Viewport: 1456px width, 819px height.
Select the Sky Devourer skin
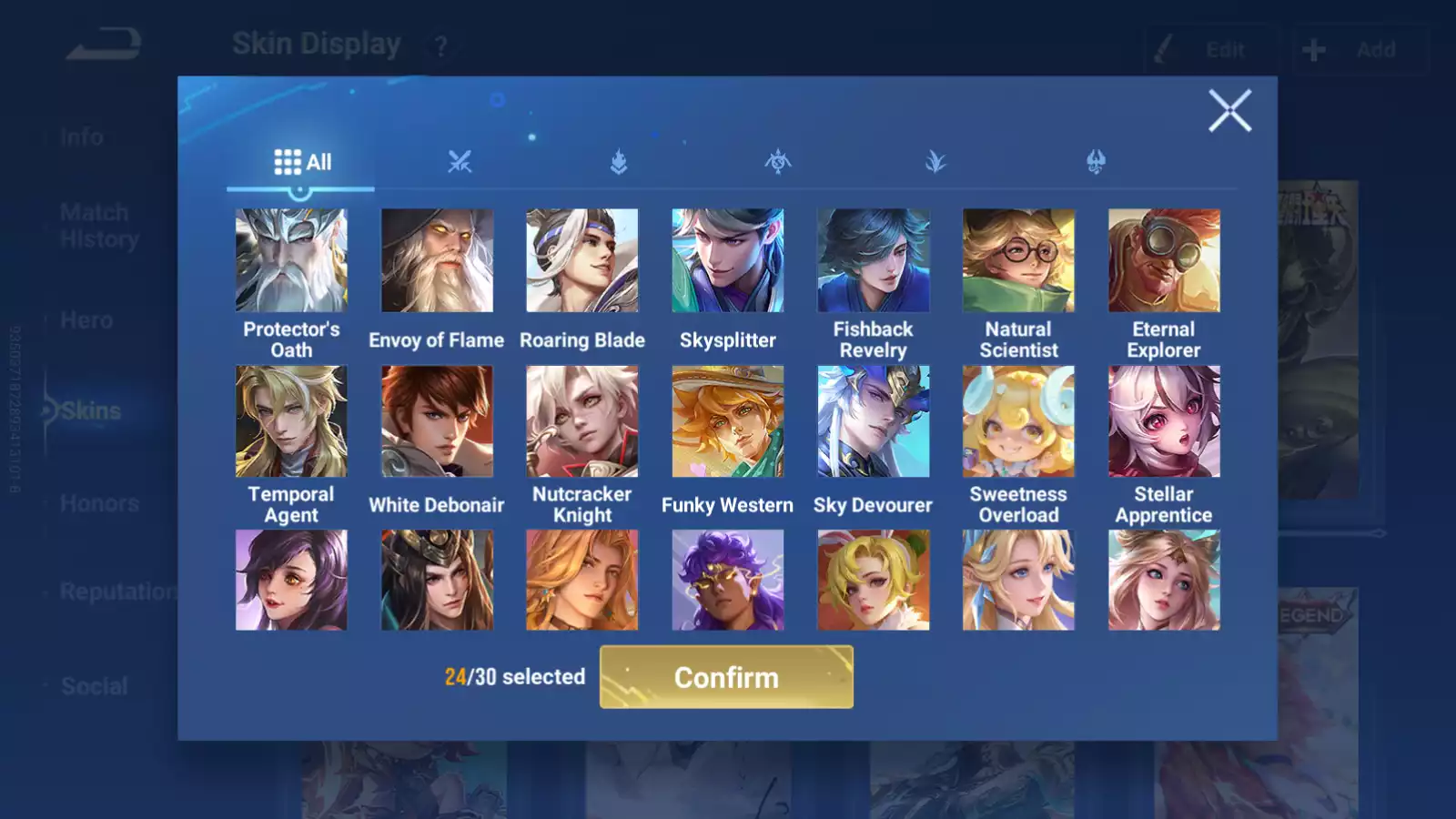pyautogui.click(x=874, y=421)
